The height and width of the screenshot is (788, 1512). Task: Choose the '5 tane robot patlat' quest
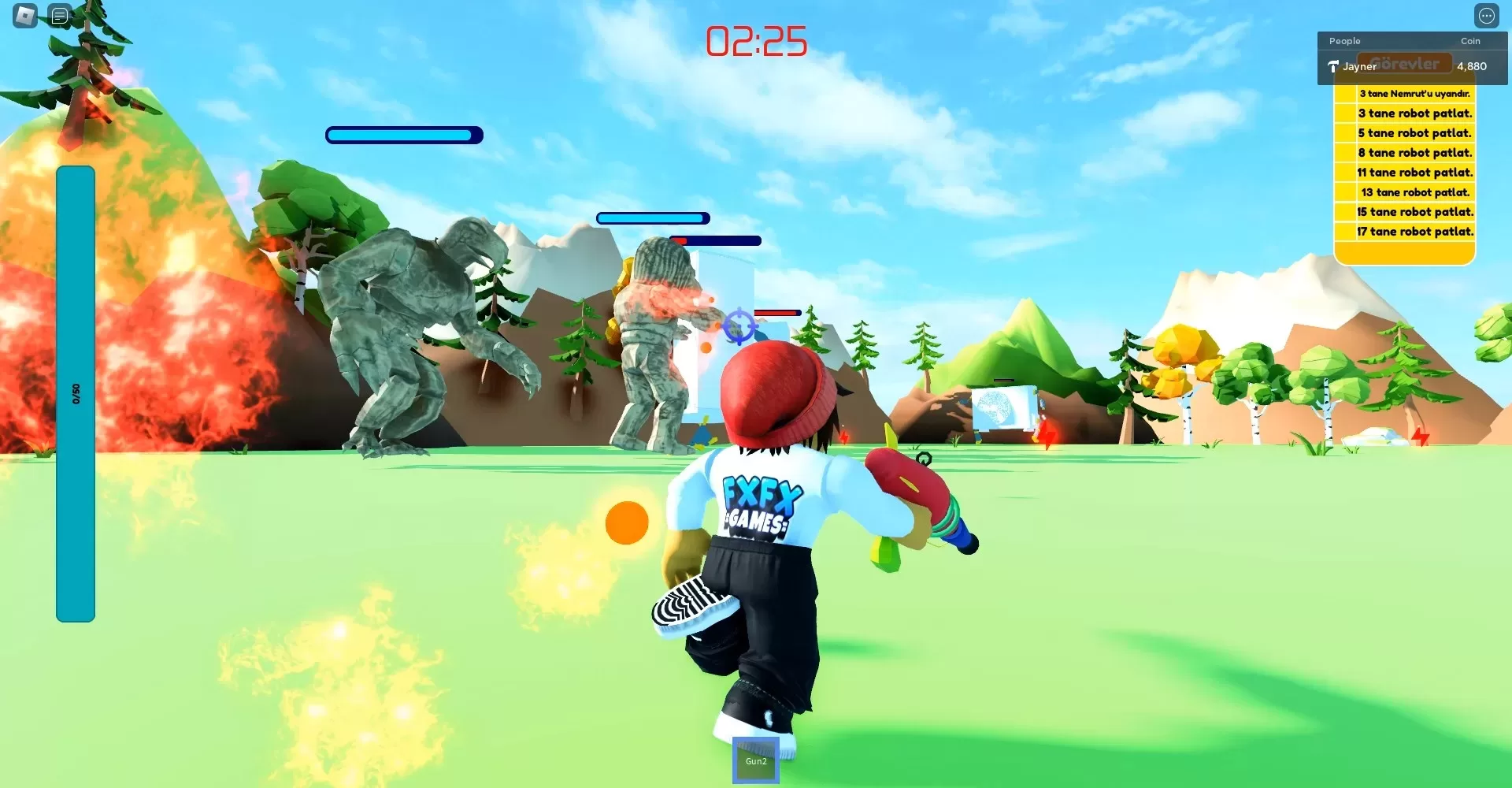click(1414, 133)
